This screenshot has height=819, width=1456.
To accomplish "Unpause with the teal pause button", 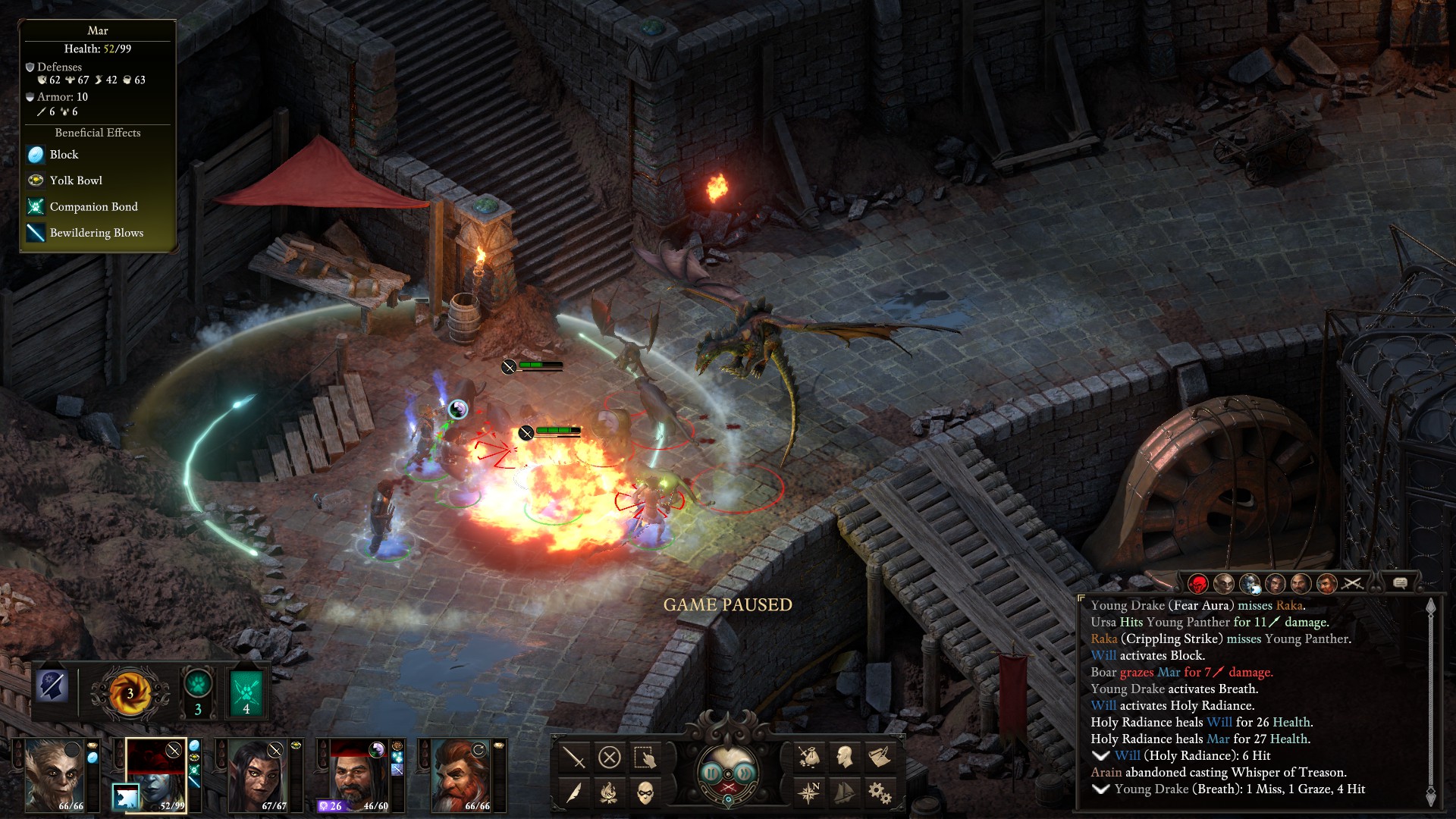I will point(711,773).
